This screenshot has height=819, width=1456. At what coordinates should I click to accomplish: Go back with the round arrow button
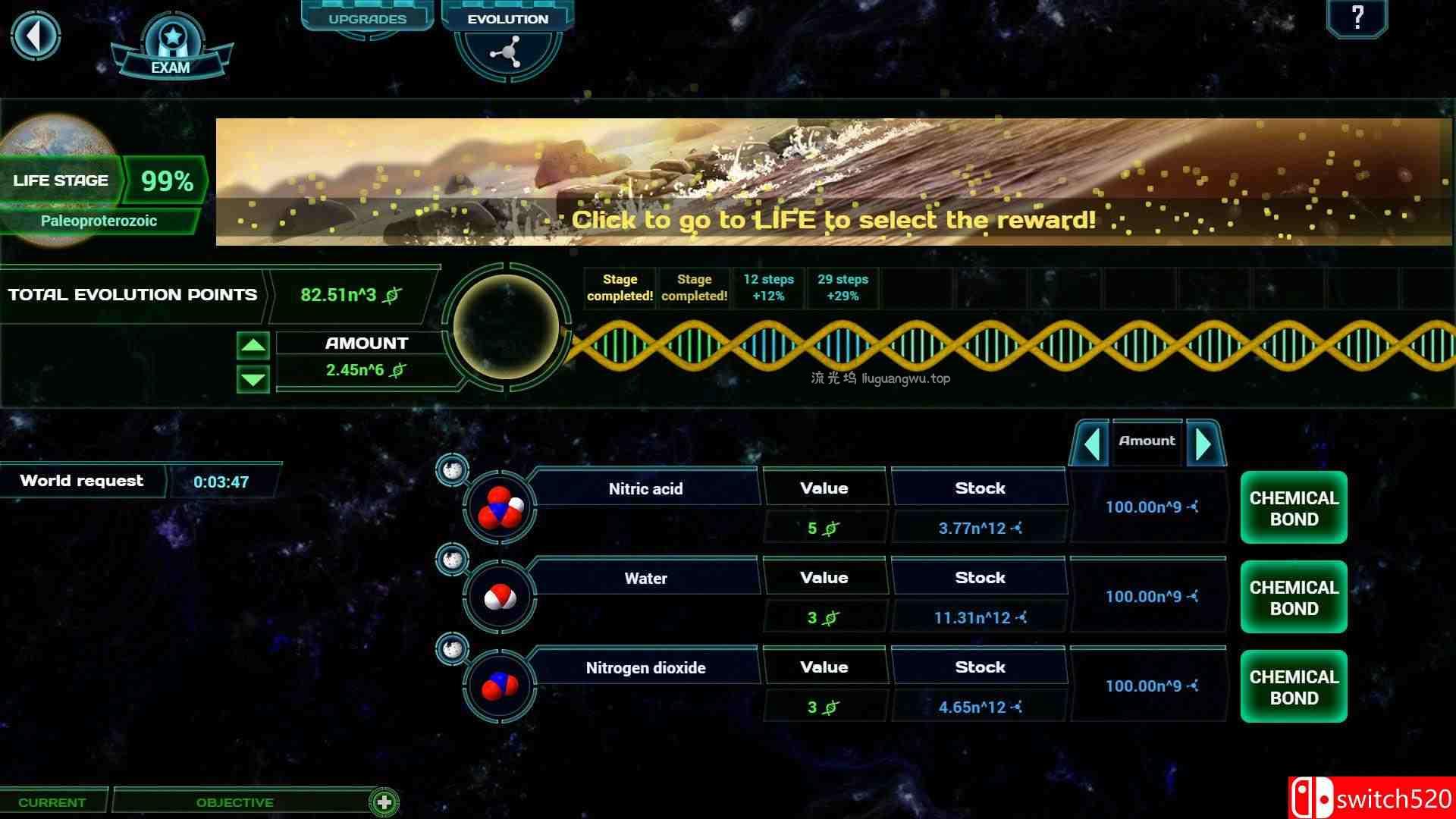pyautogui.click(x=36, y=36)
